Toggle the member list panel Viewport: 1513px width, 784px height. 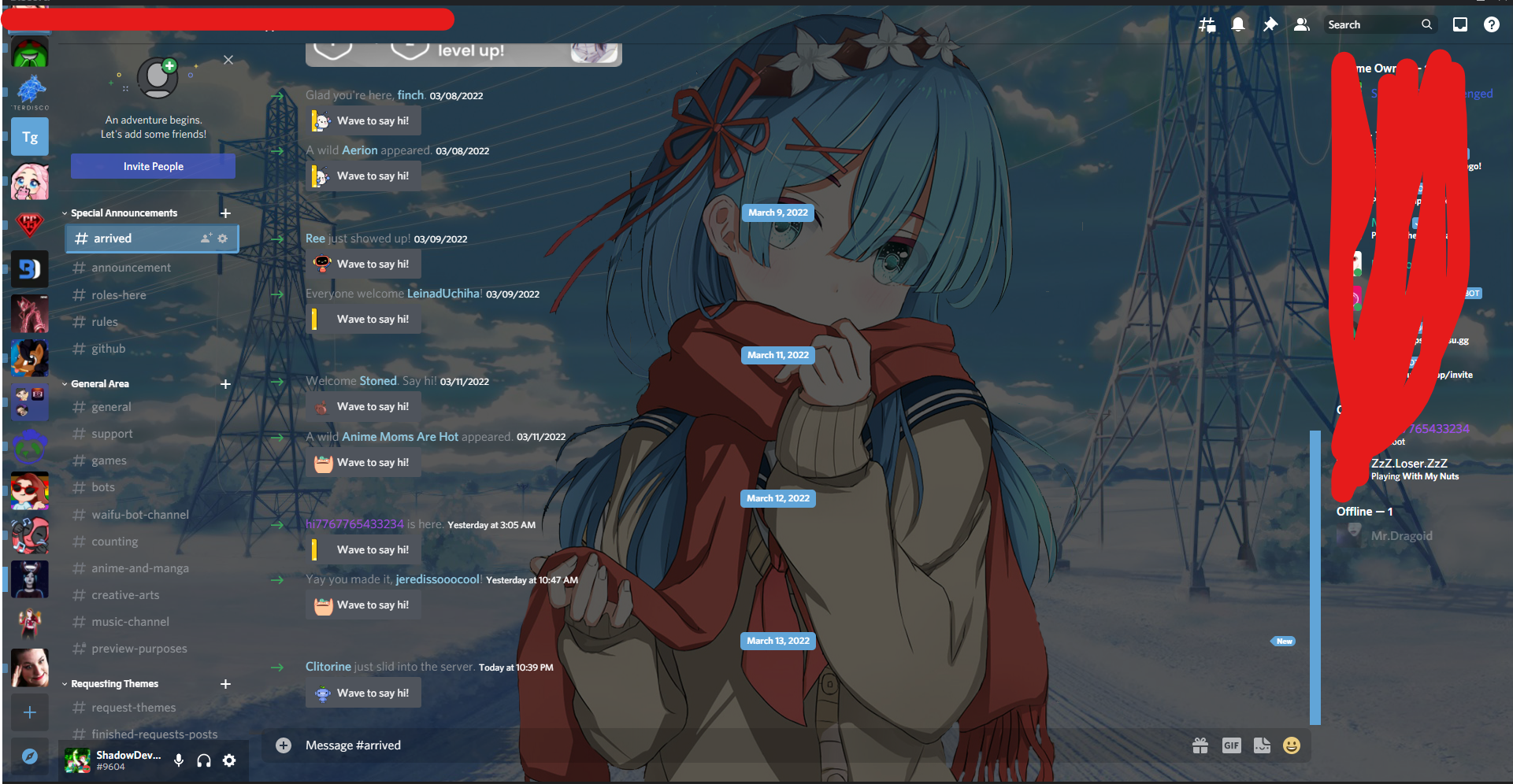tap(1301, 24)
